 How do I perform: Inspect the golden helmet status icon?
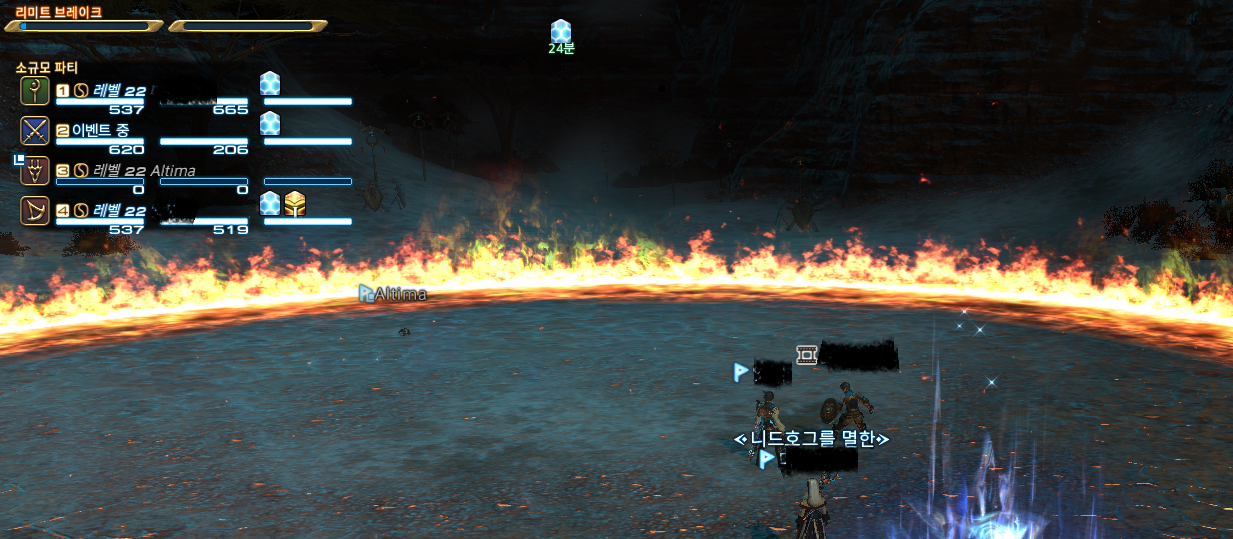(294, 204)
